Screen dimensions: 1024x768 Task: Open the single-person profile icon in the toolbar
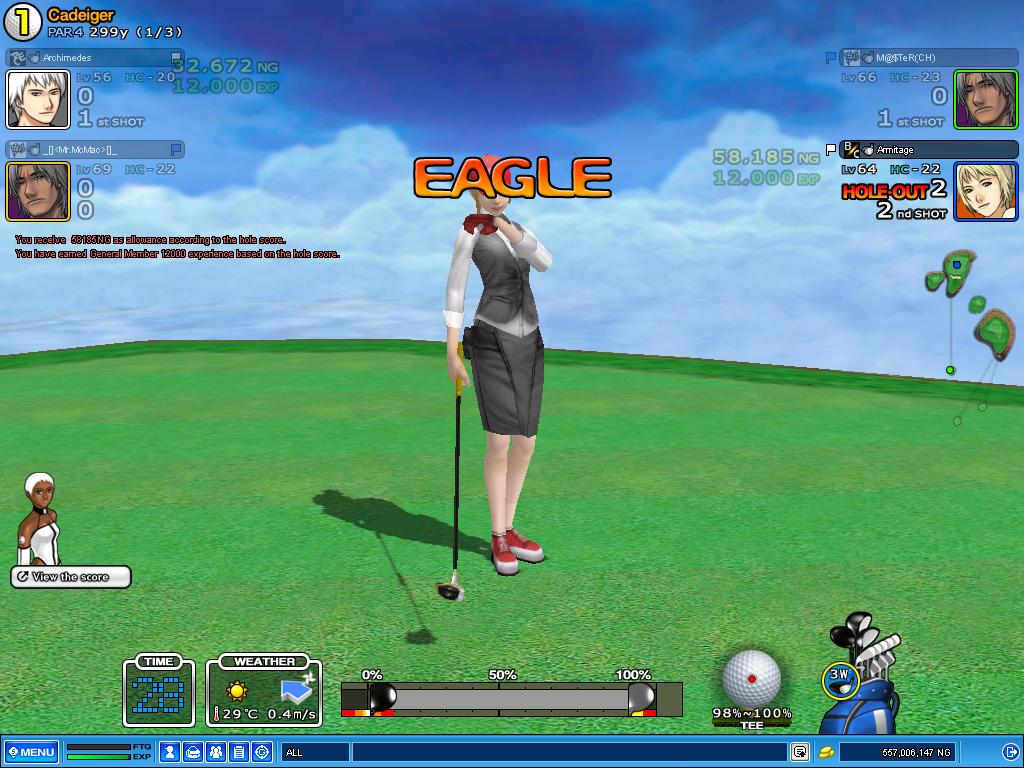171,752
